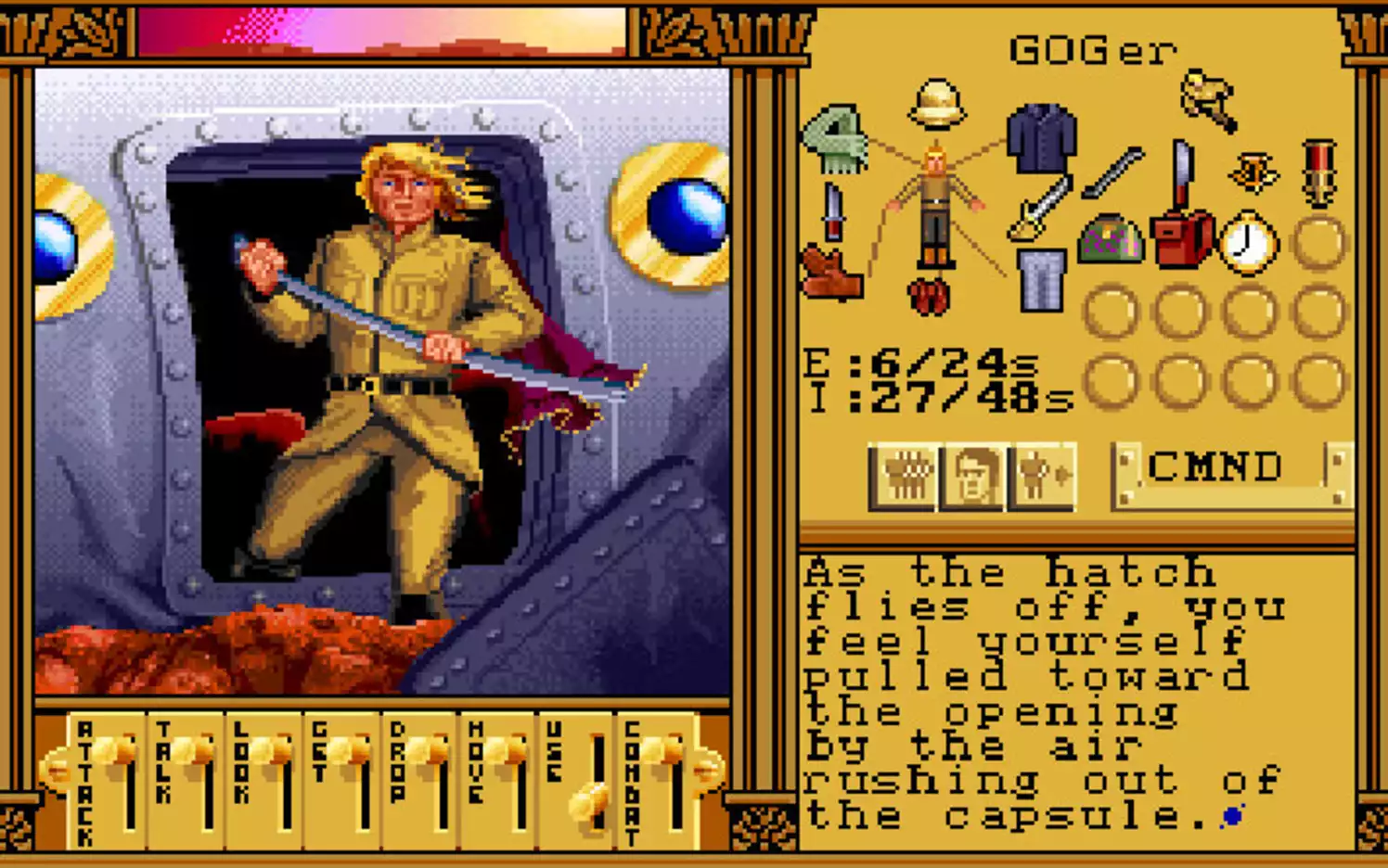Pick the blue shirt from inventory
Viewport: 1388px width, 868px height.
[x=1039, y=139]
